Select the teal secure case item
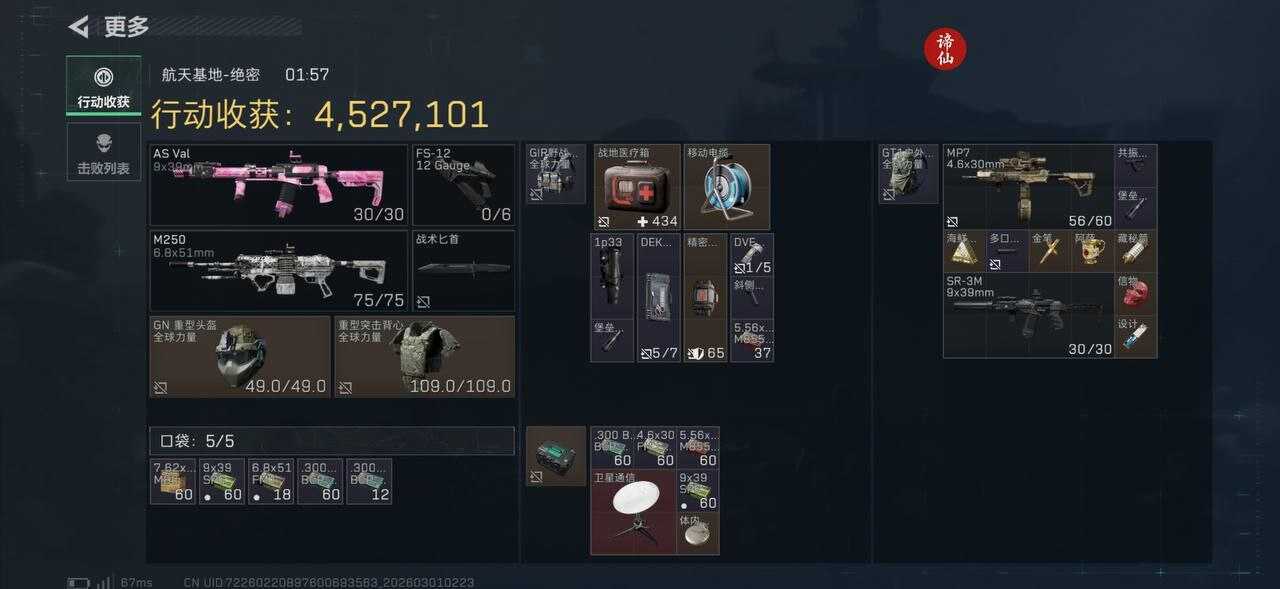The image size is (1280, 589). pos(556,456)
